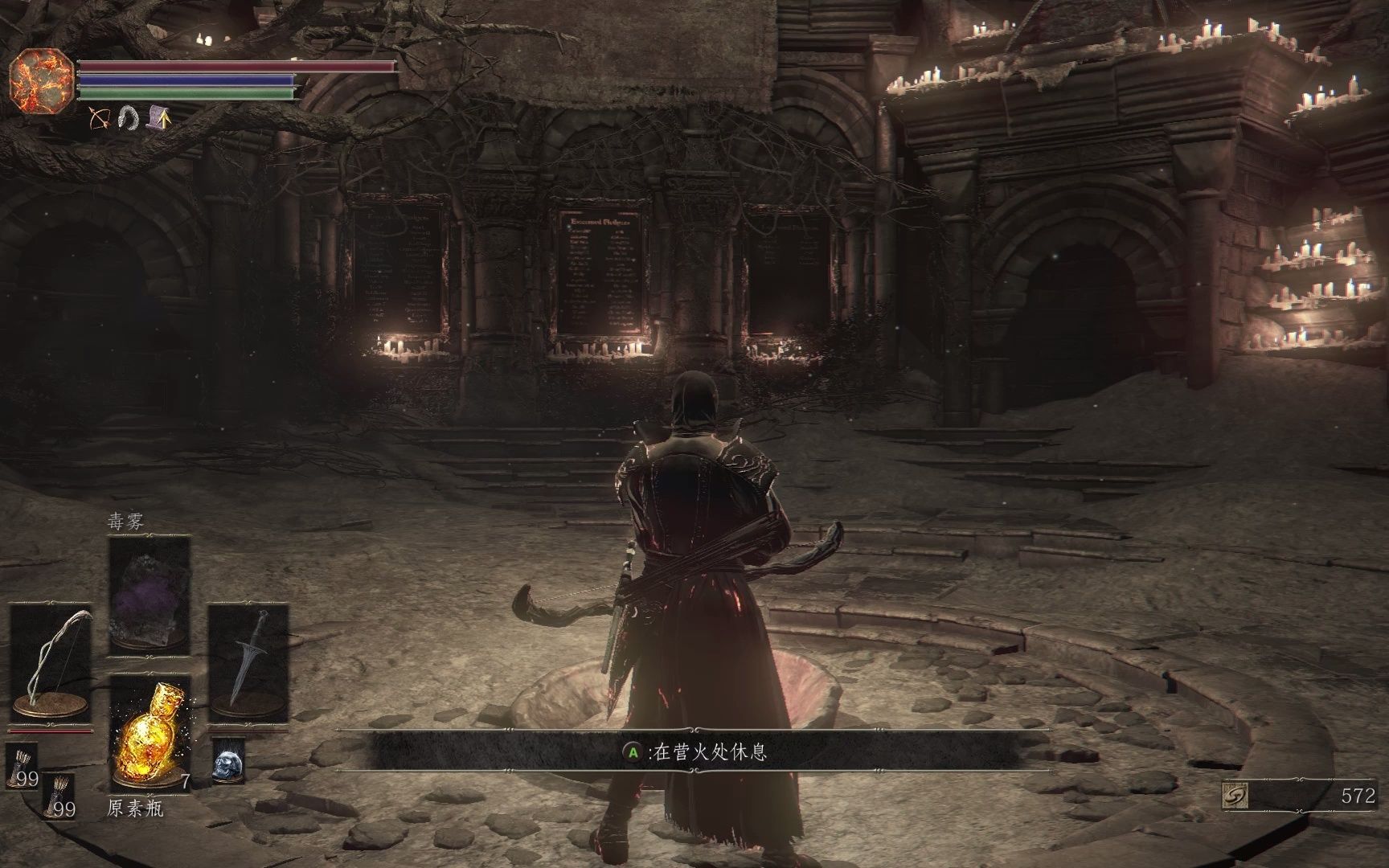Select the dagger in the right-hand weapon slot
Viewport: 1389px width, 868px height.
click(248, 662)
